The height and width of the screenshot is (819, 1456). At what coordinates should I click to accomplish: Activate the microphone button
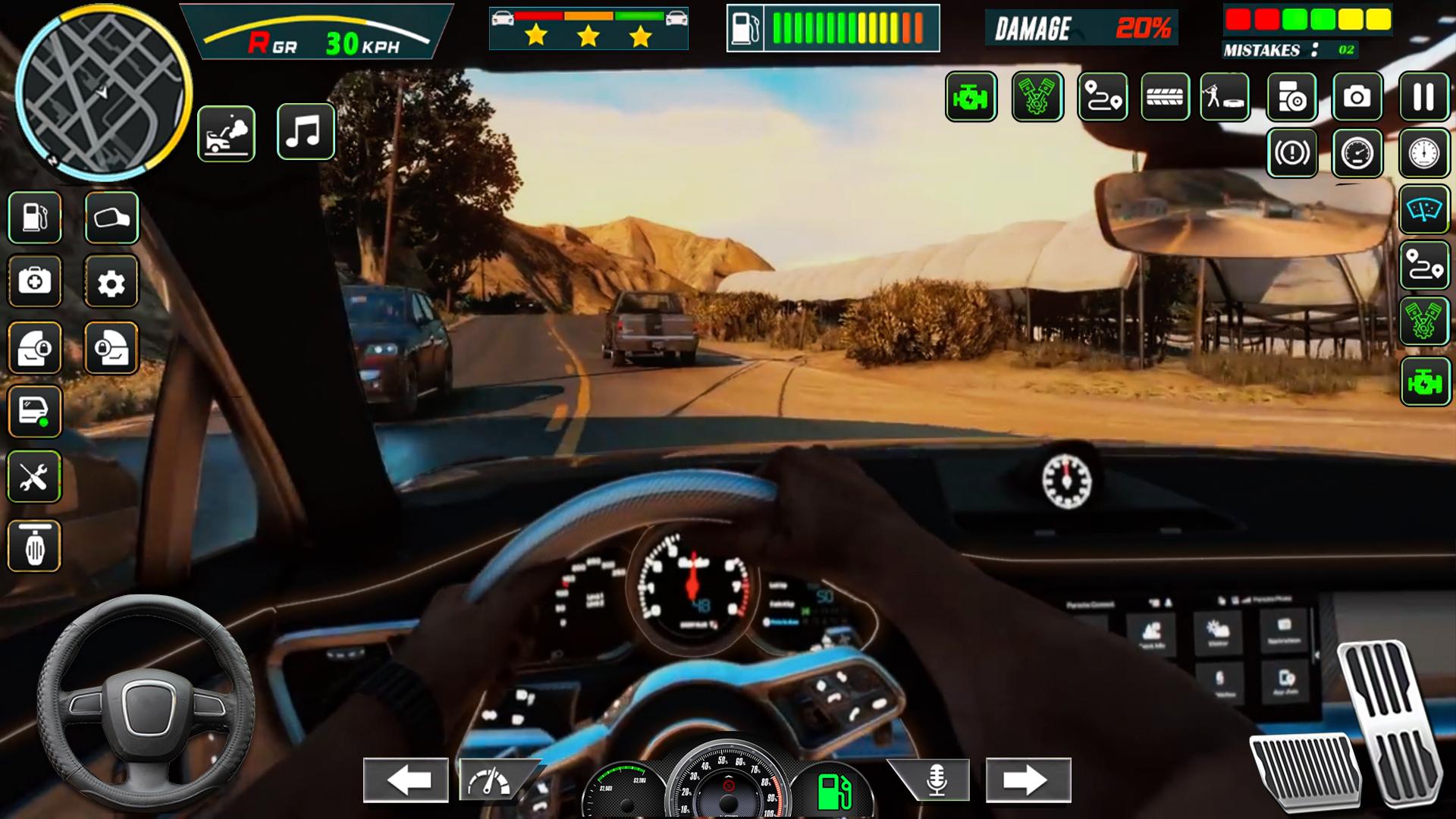coord(936,780)
